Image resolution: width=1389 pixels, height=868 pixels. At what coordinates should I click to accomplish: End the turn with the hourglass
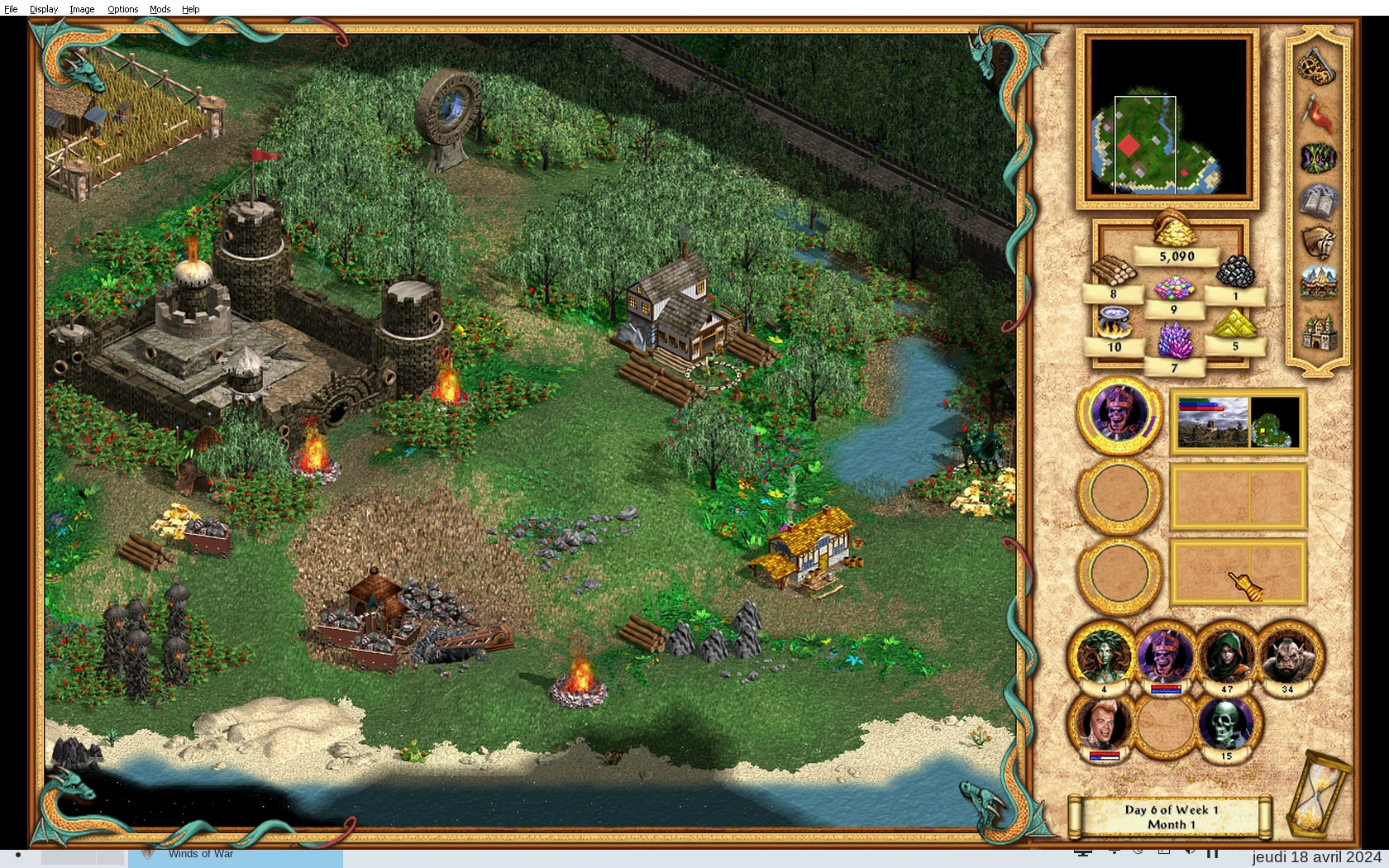pos(1320,794)
